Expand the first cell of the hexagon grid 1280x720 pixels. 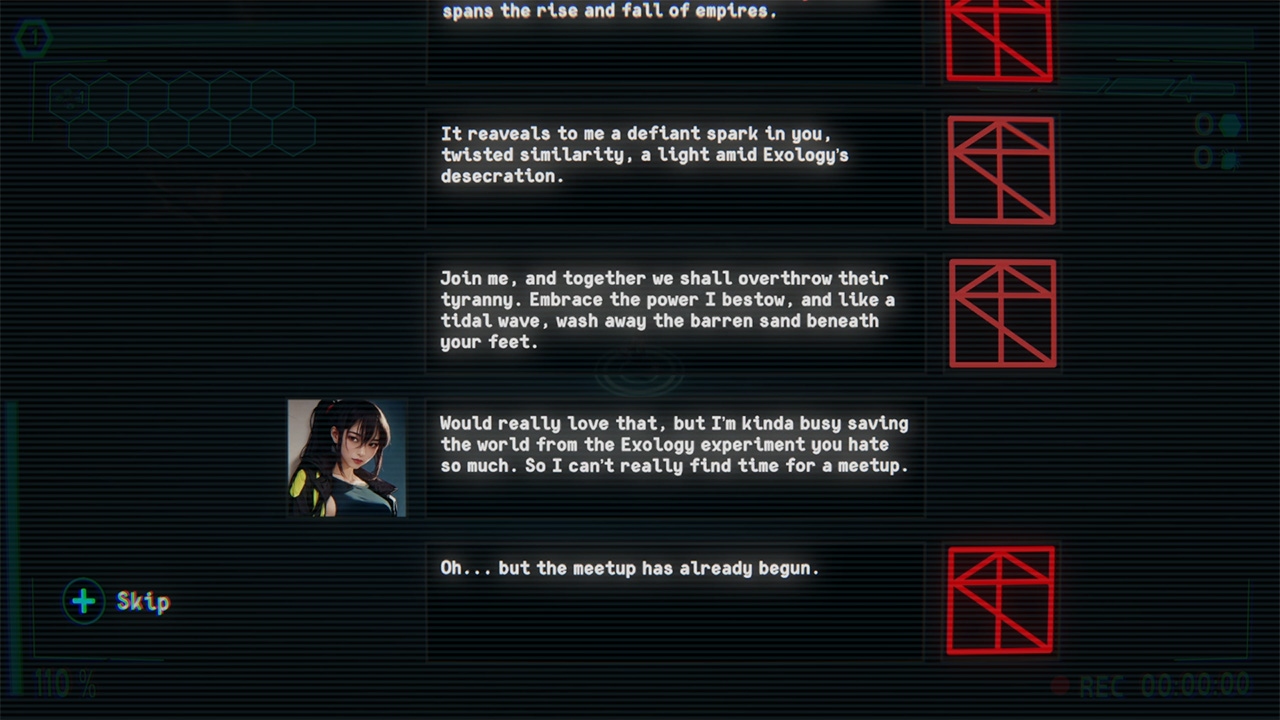[x=68, y=95]
